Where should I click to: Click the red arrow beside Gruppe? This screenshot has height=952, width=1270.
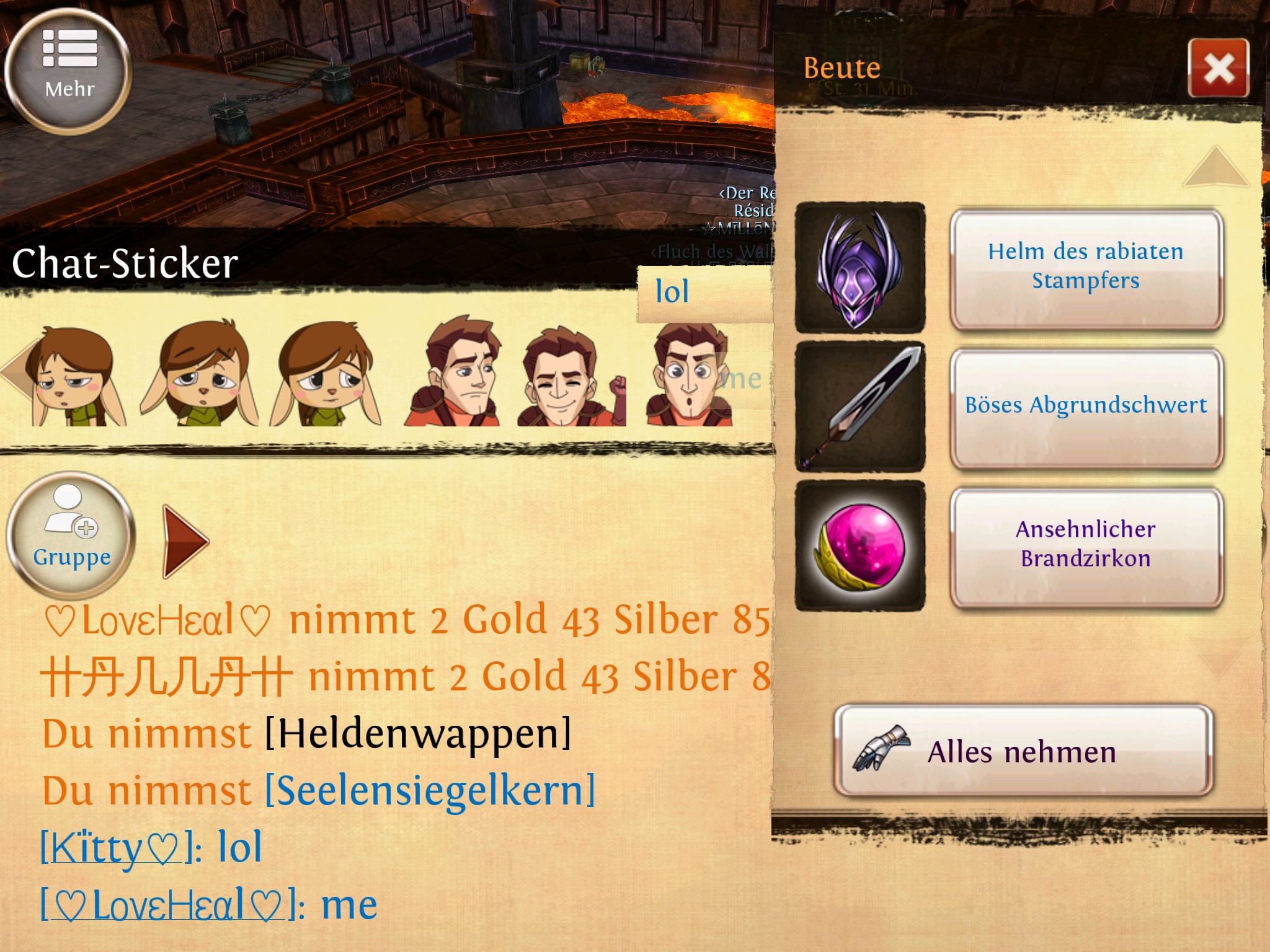184,541
